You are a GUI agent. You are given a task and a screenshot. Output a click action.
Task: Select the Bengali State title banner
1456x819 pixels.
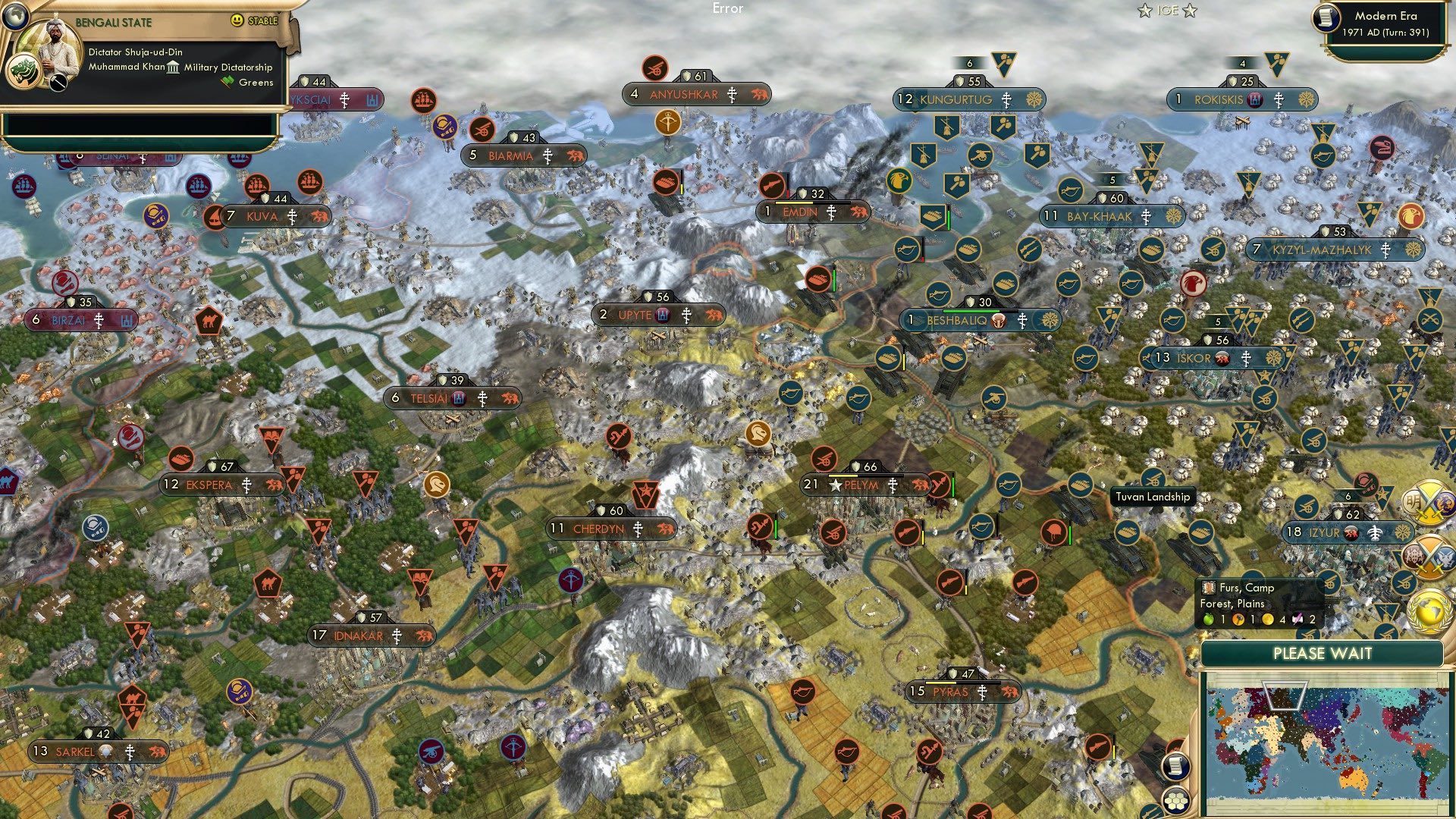point(114,20)
